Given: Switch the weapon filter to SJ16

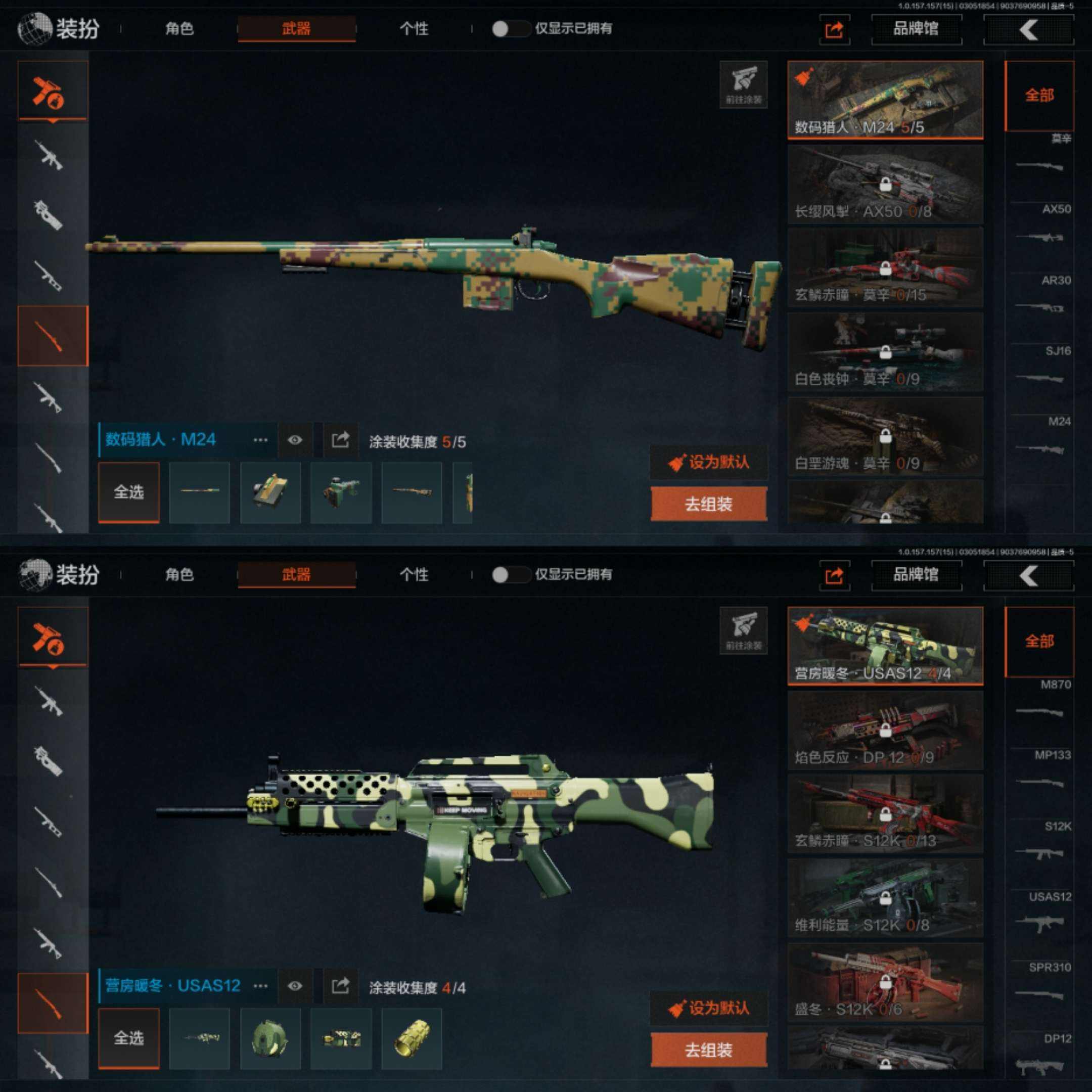Looking at the screenshot, I should click(1040, 366).
